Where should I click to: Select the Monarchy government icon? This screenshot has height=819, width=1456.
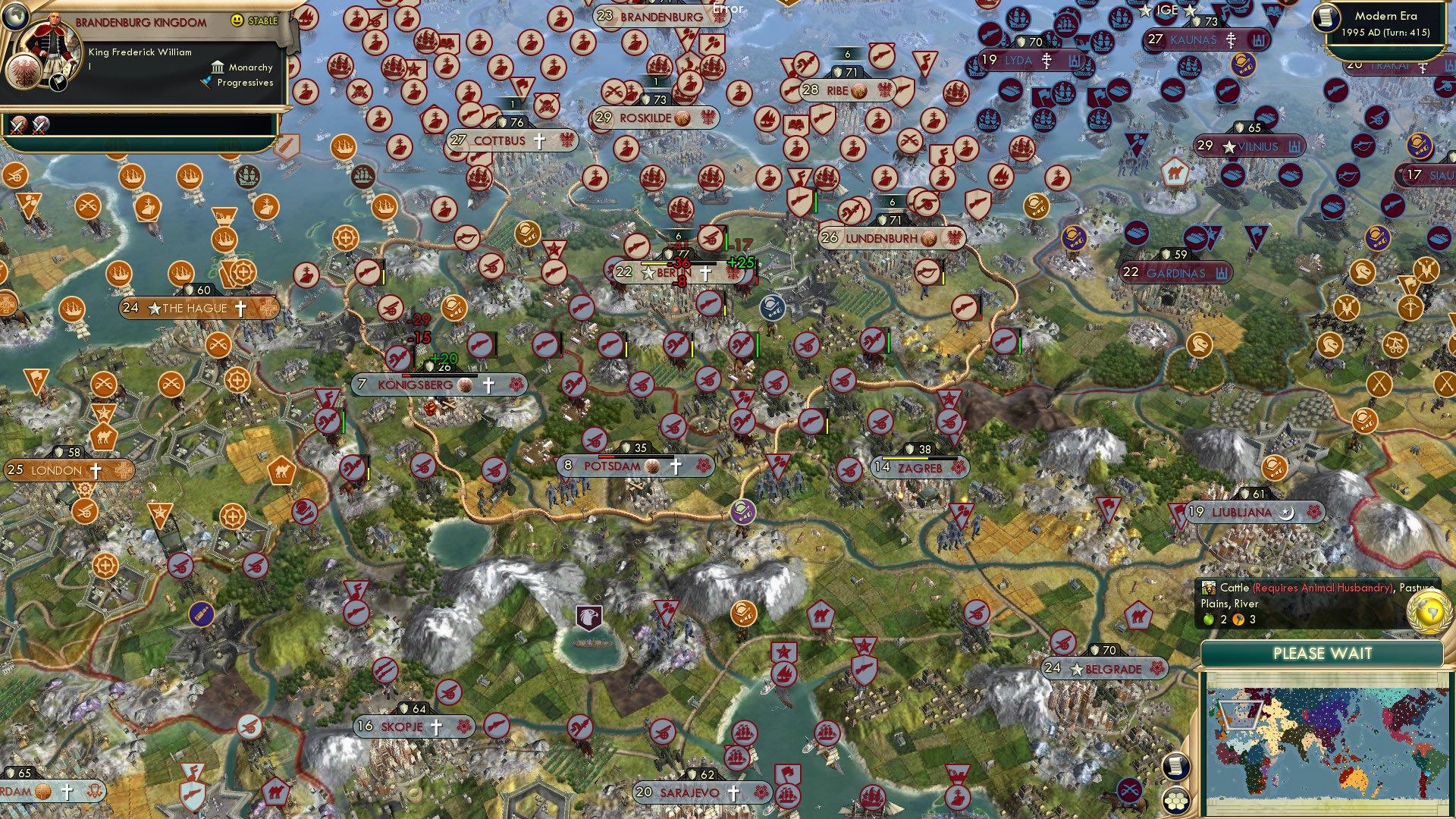click(218, 67)
